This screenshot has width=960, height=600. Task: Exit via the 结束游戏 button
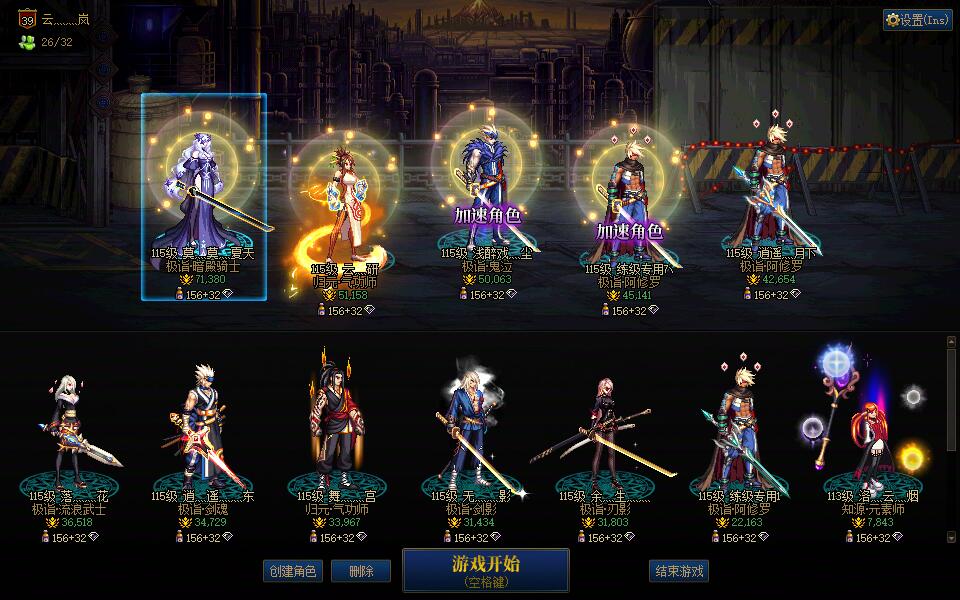click(x=679, y=571)
